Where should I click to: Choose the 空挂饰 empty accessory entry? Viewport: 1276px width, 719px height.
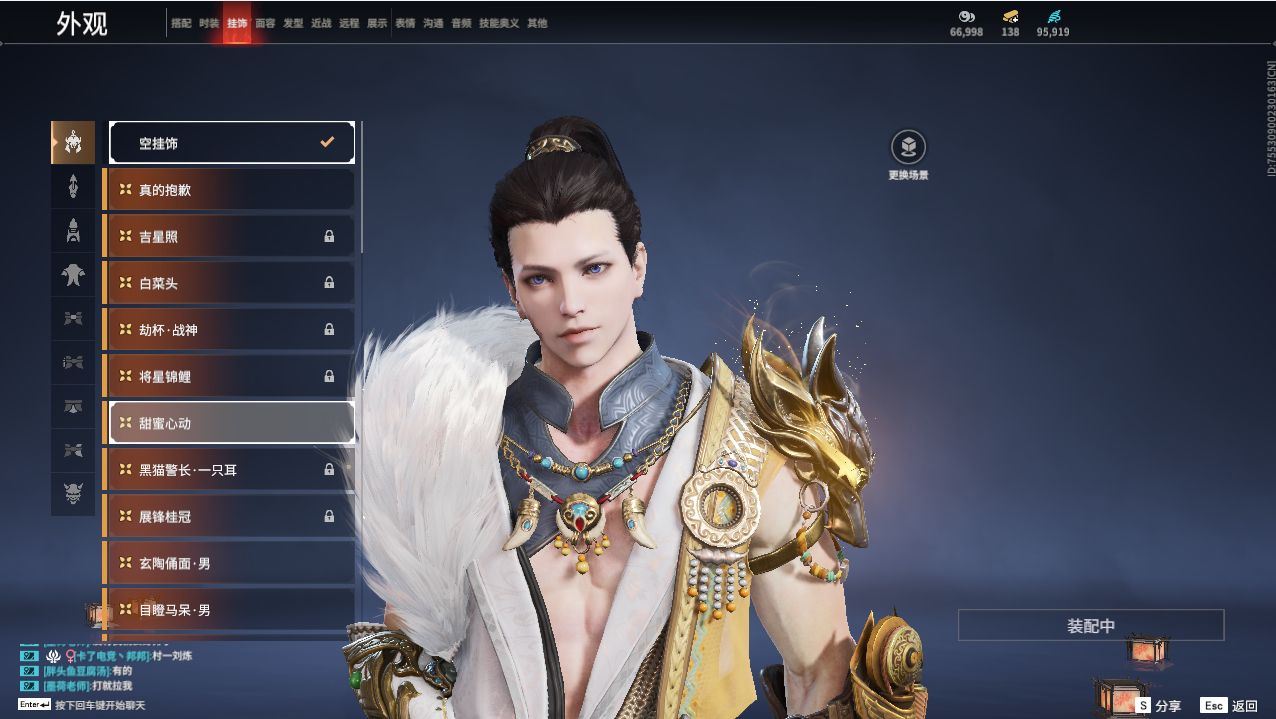[232, 143]
